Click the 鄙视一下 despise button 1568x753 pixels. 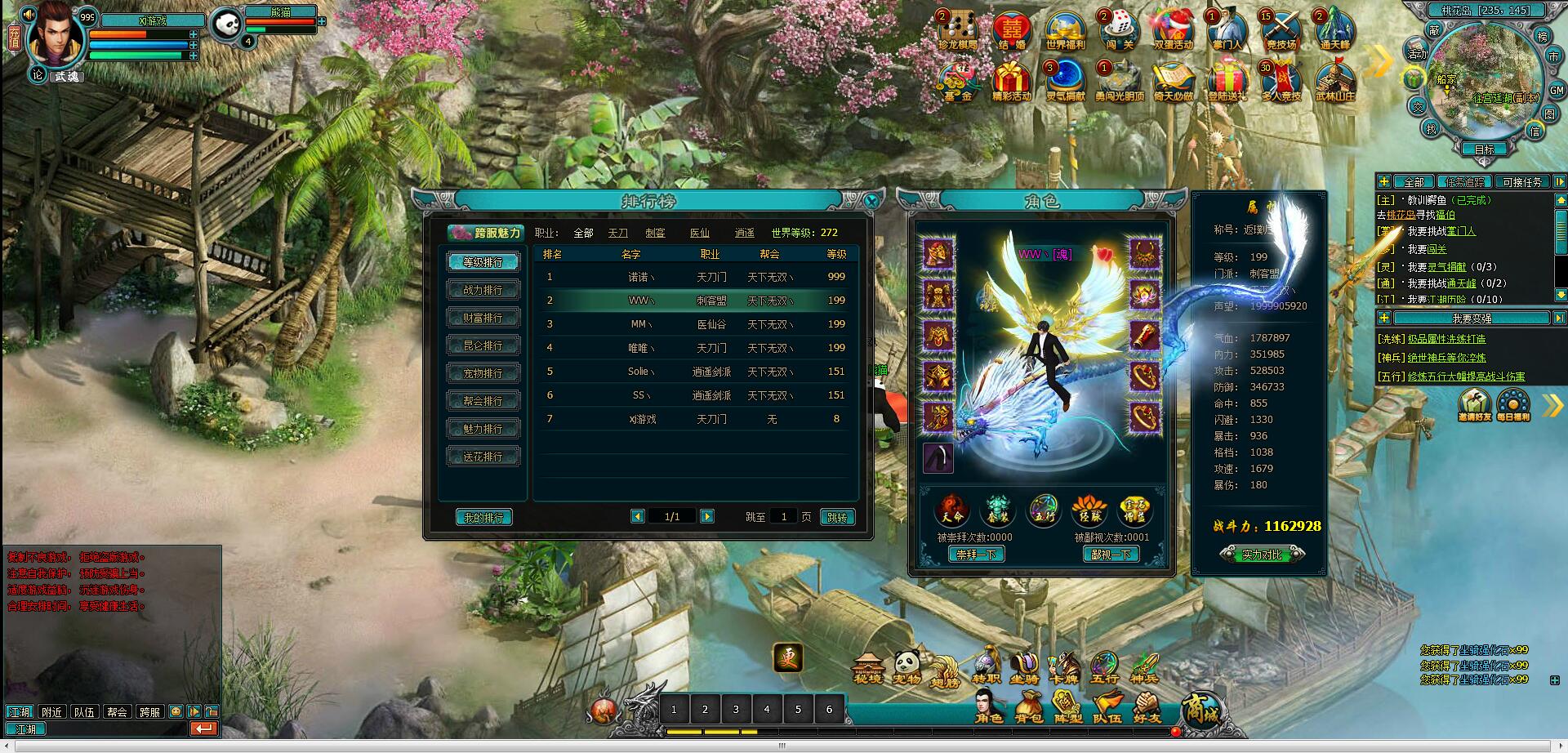tap(1111, 555)
